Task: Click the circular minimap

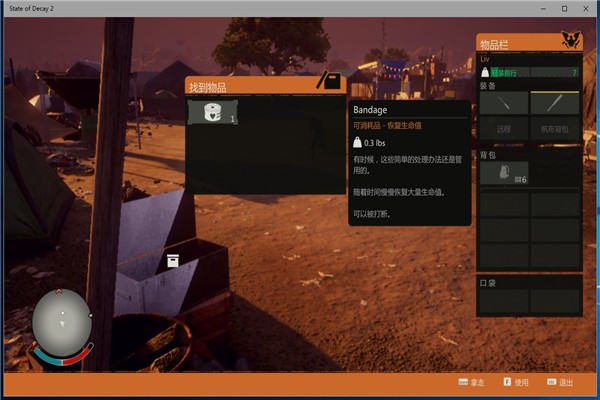Action: tap(62, 326)
